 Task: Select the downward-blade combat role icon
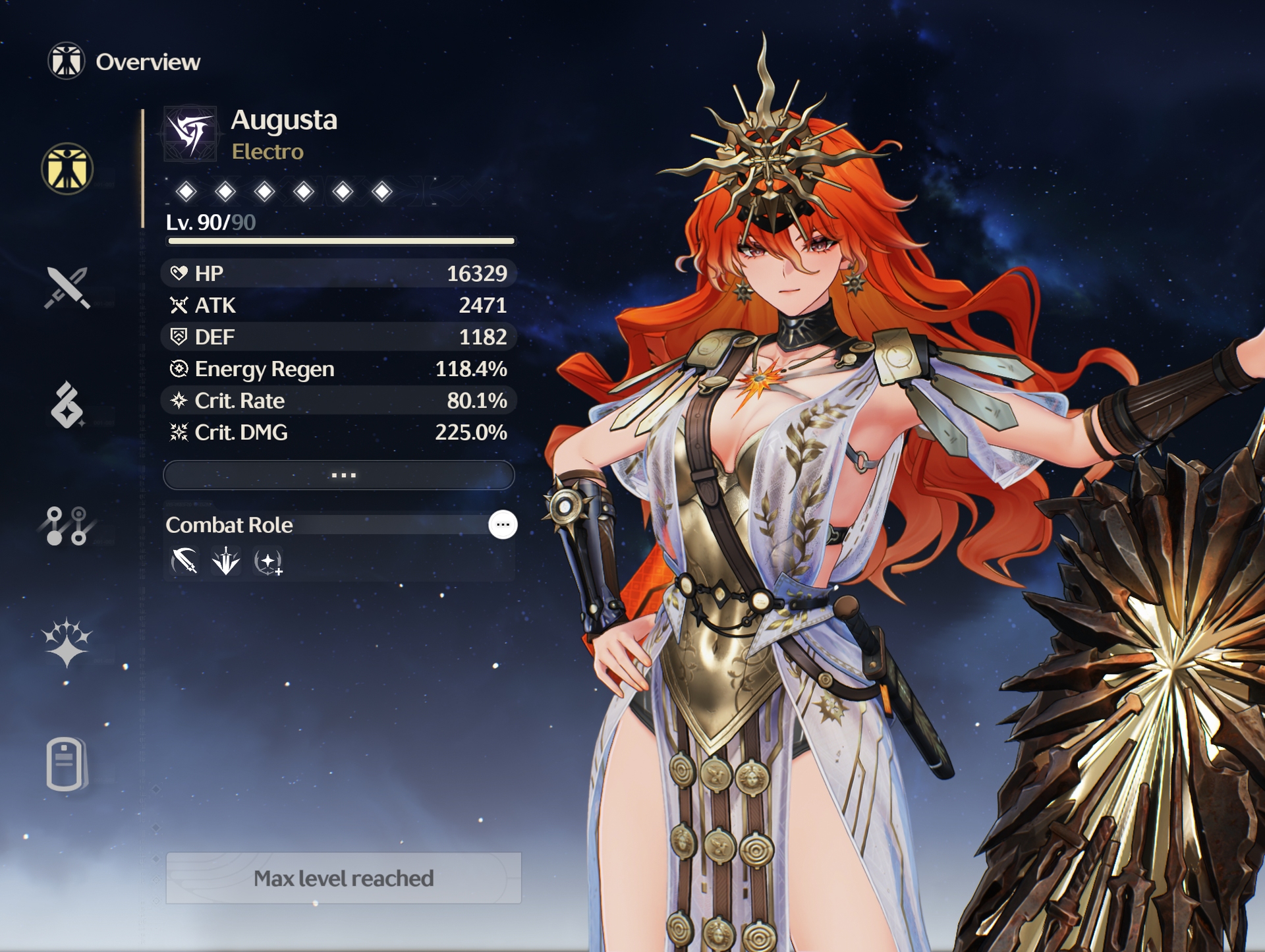226,561
